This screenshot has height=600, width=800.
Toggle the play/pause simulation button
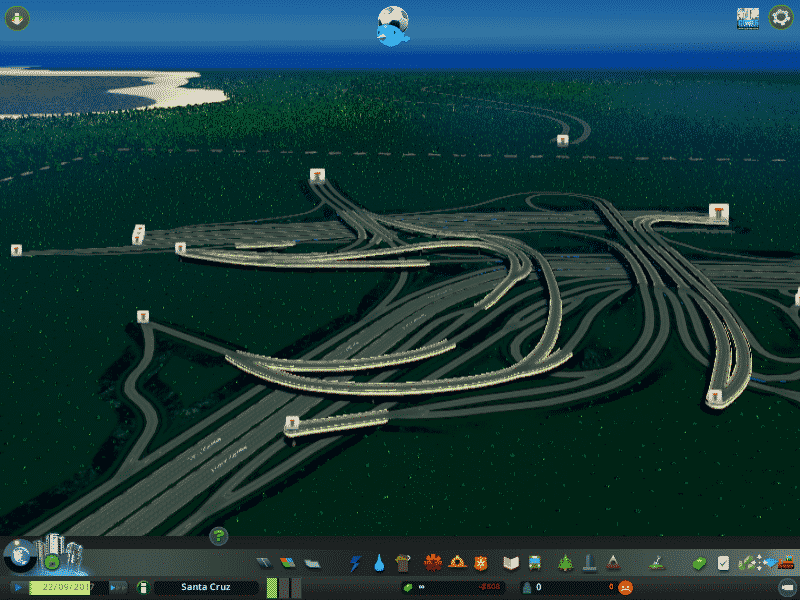[18, 587]
